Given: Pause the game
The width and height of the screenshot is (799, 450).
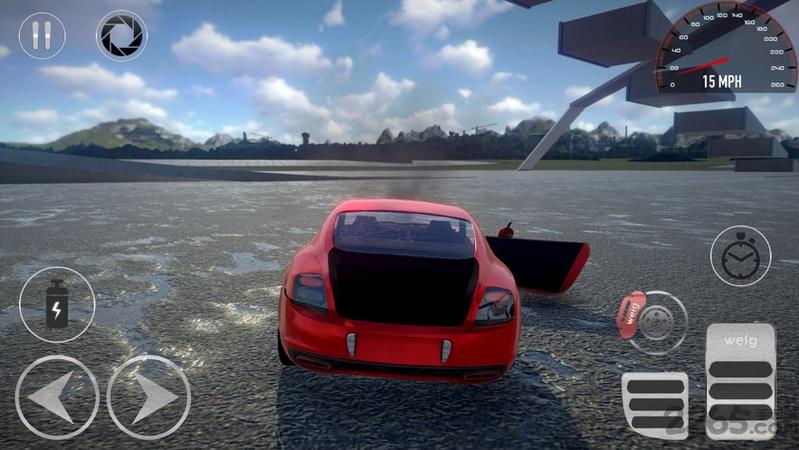Looking at the screenshot, I should [42, 36].
